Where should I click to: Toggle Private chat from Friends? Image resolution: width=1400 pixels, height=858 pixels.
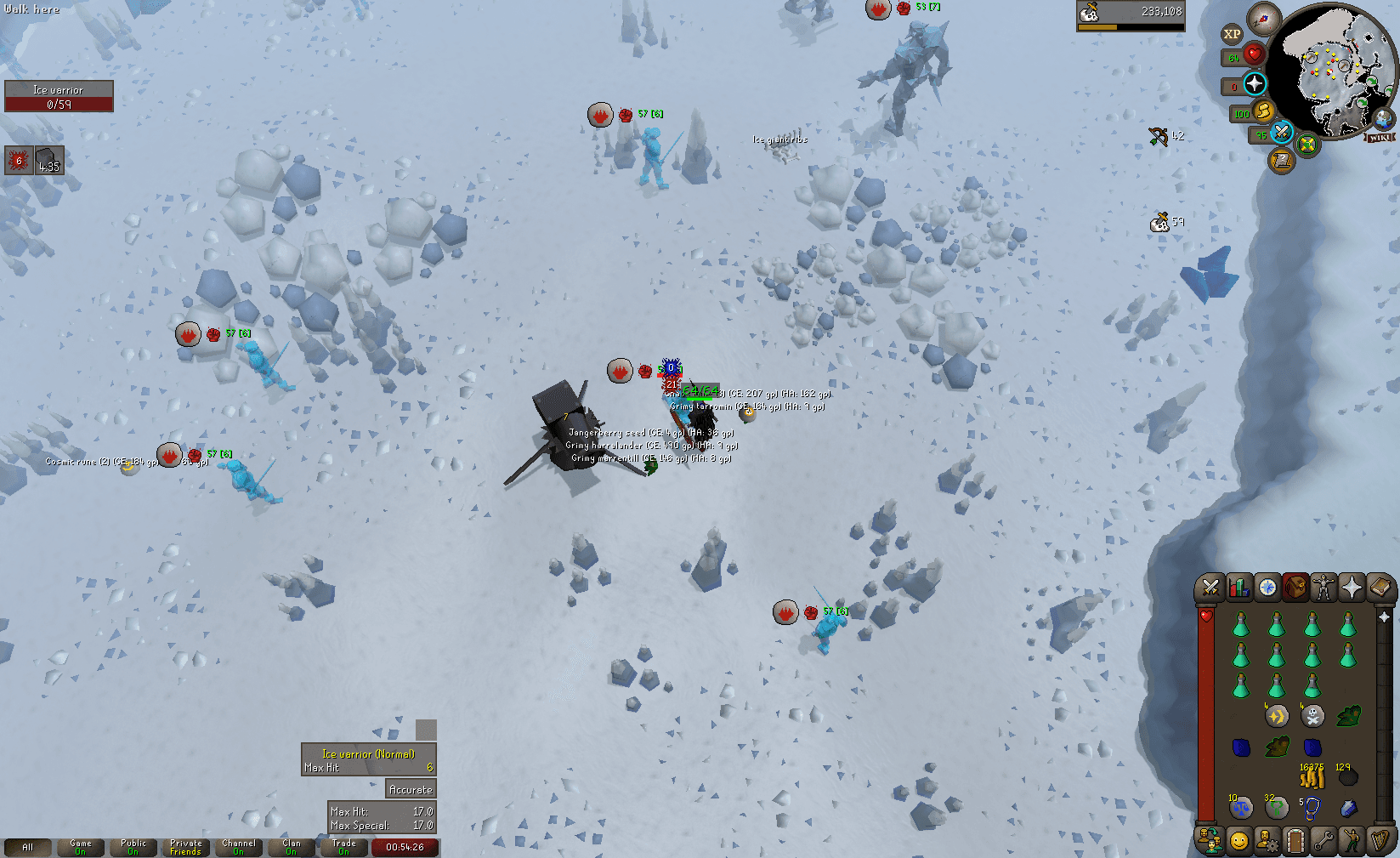pos(185,845)
